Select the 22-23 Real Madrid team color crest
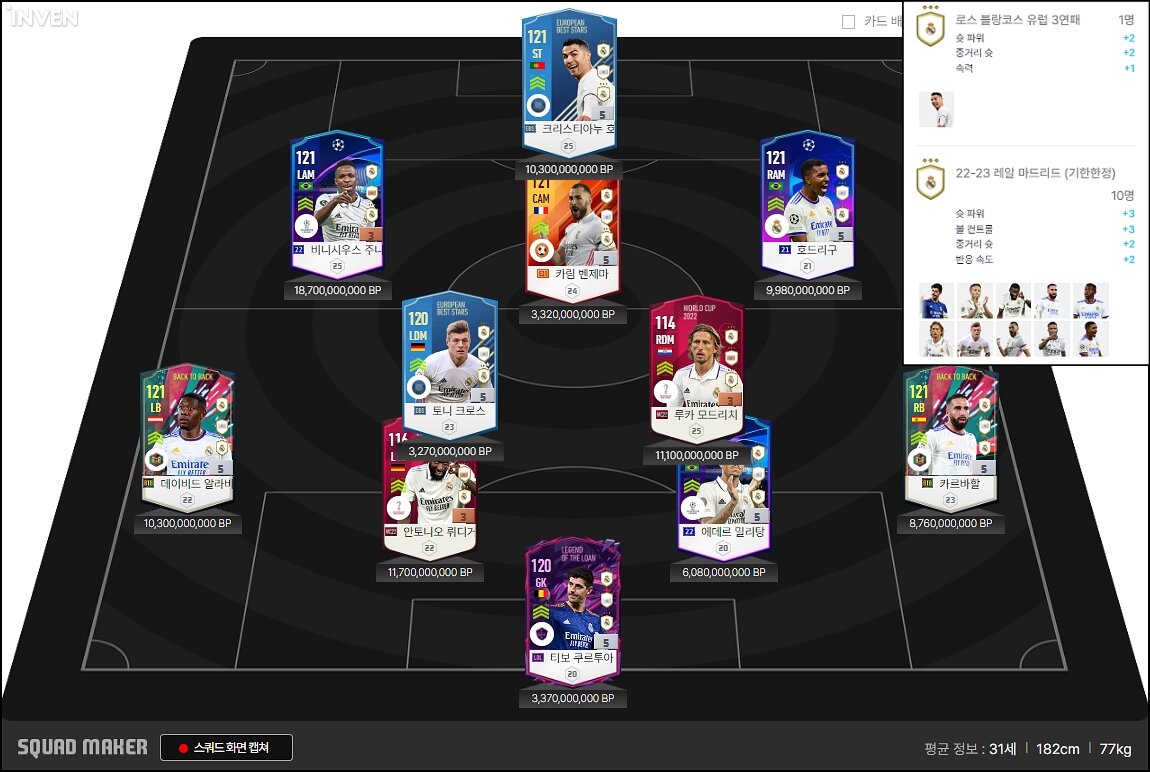The height and width of the screenshot is (772, 1150). click(x=930, y=181)
